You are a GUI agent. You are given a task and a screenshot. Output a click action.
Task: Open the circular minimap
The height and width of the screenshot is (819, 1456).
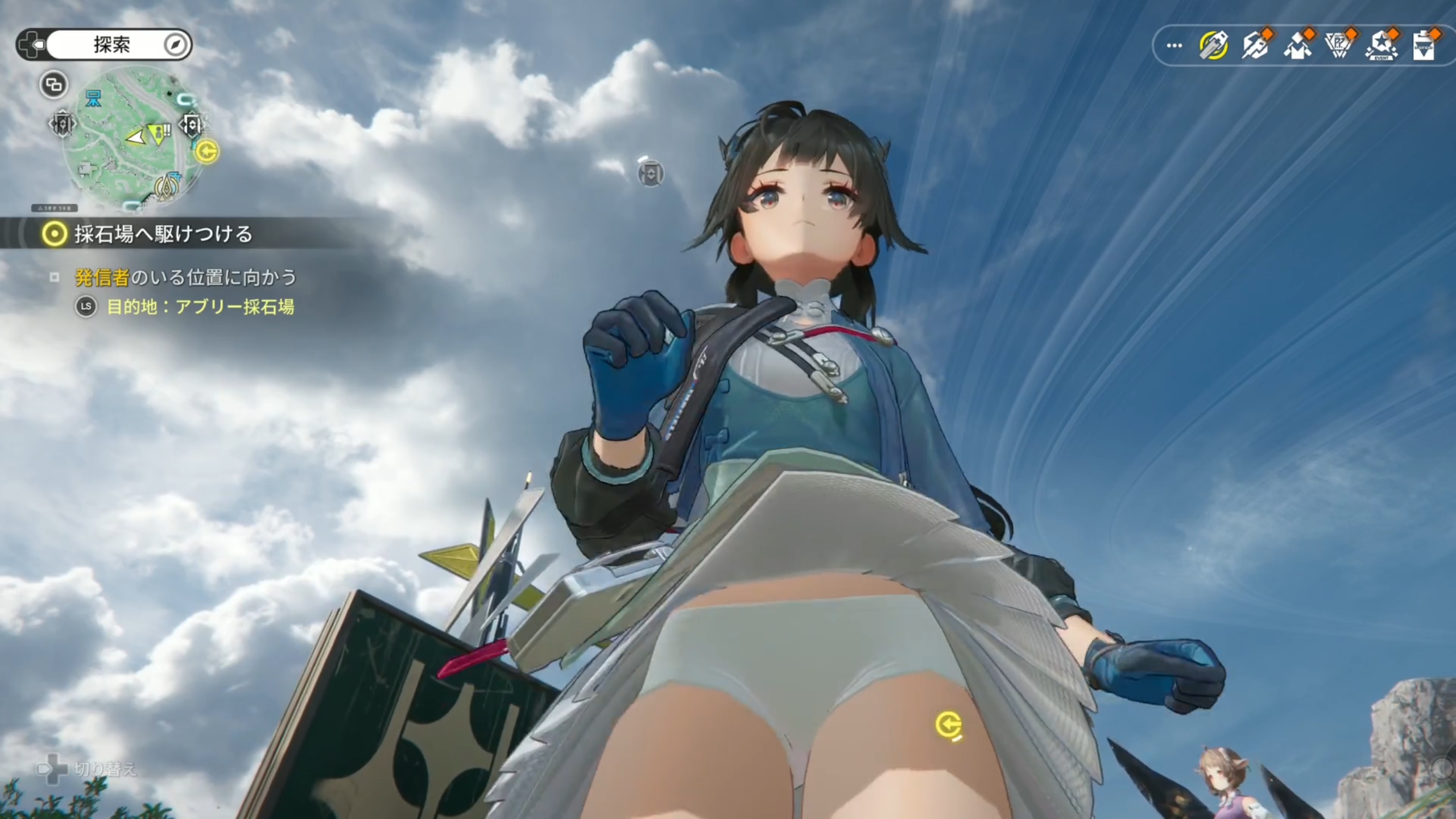pos(132,139)
